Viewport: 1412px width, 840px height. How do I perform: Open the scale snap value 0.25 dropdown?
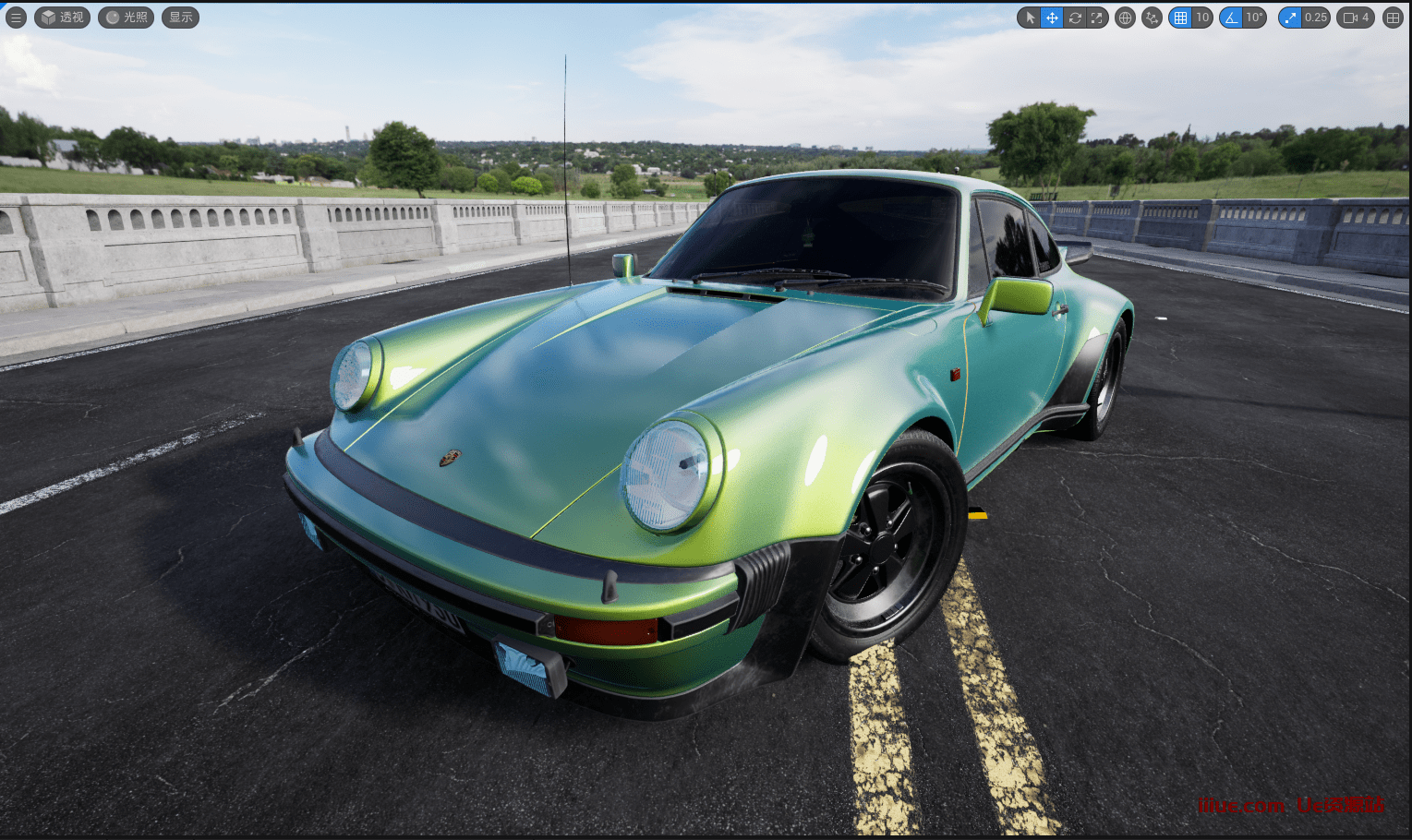pos(1315,18)
